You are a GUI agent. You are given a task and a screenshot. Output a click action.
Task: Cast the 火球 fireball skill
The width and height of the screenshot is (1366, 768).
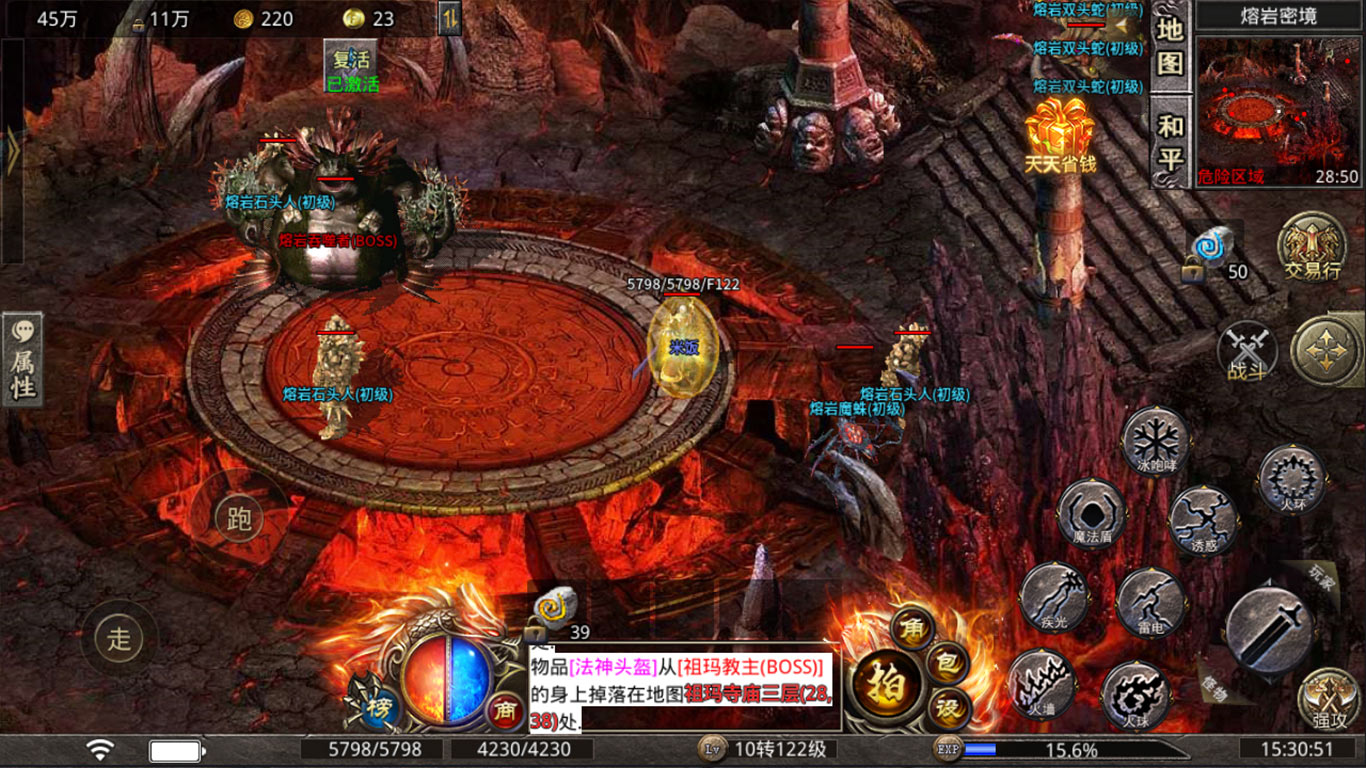tap(1135, 694)
